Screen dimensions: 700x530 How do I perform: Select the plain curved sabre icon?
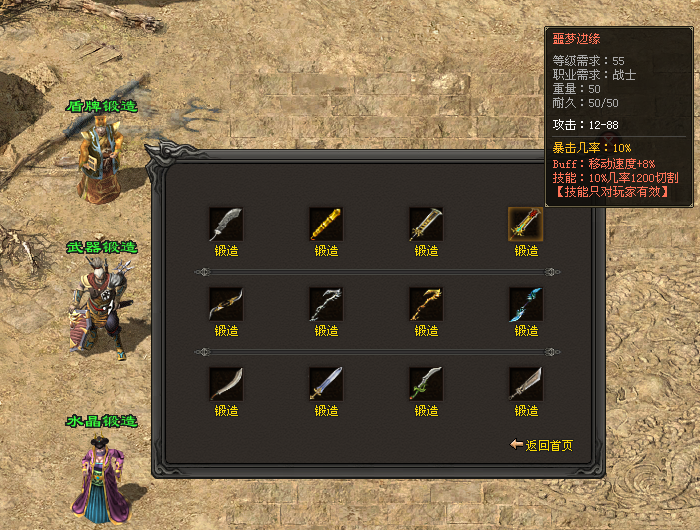coord(226,384)
